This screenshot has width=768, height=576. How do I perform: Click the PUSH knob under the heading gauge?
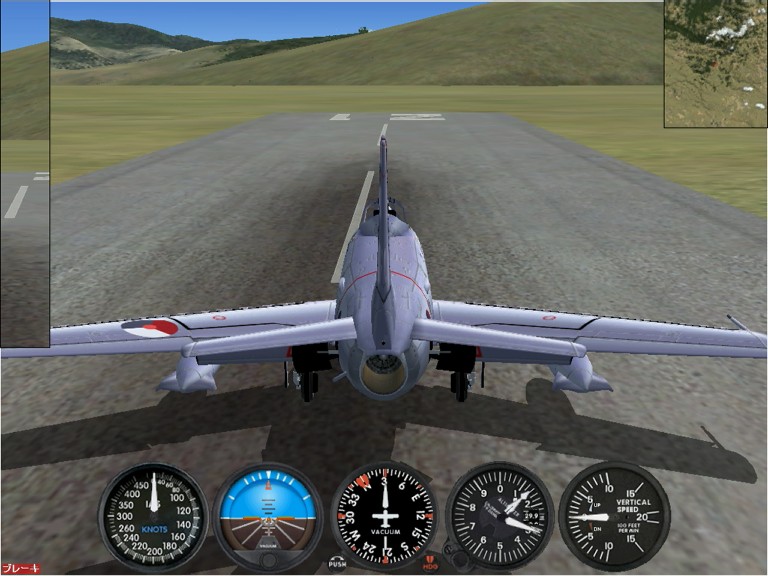tap(337, 562)
